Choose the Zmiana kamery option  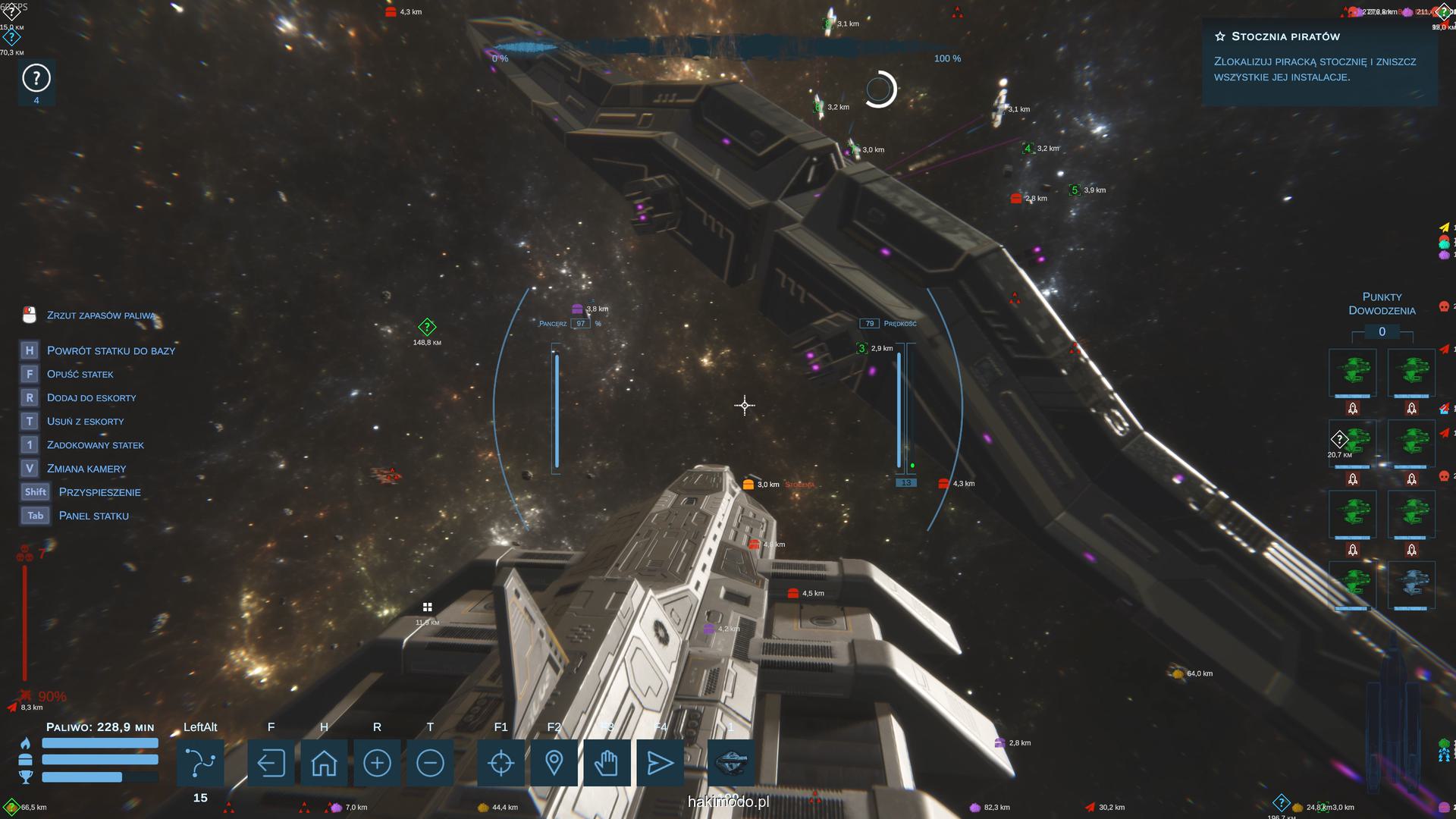(86, 469)
